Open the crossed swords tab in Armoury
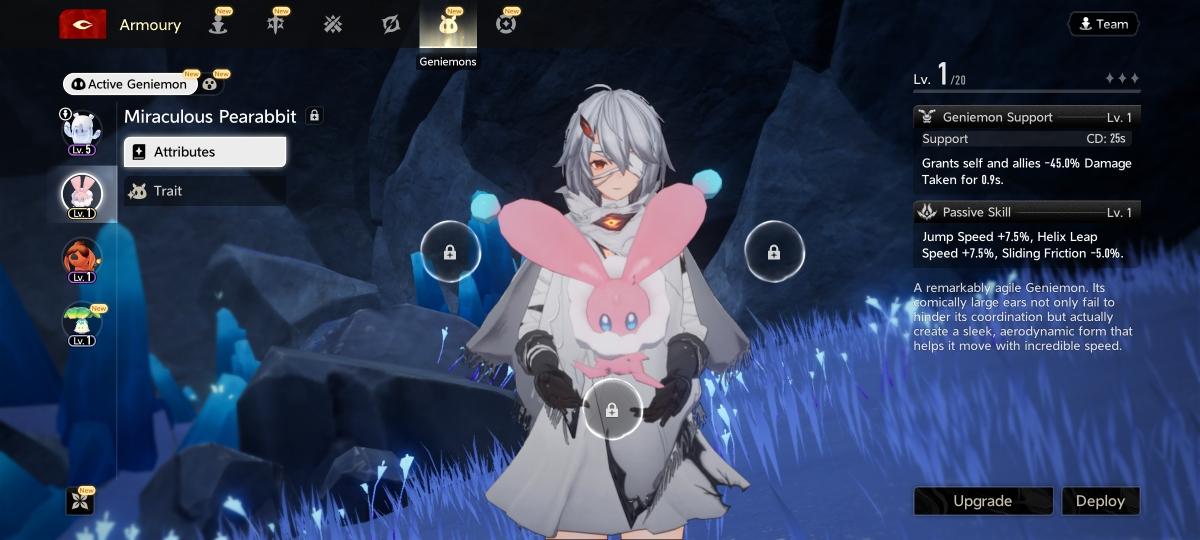Screen dimensions: 1200x540 333,25
